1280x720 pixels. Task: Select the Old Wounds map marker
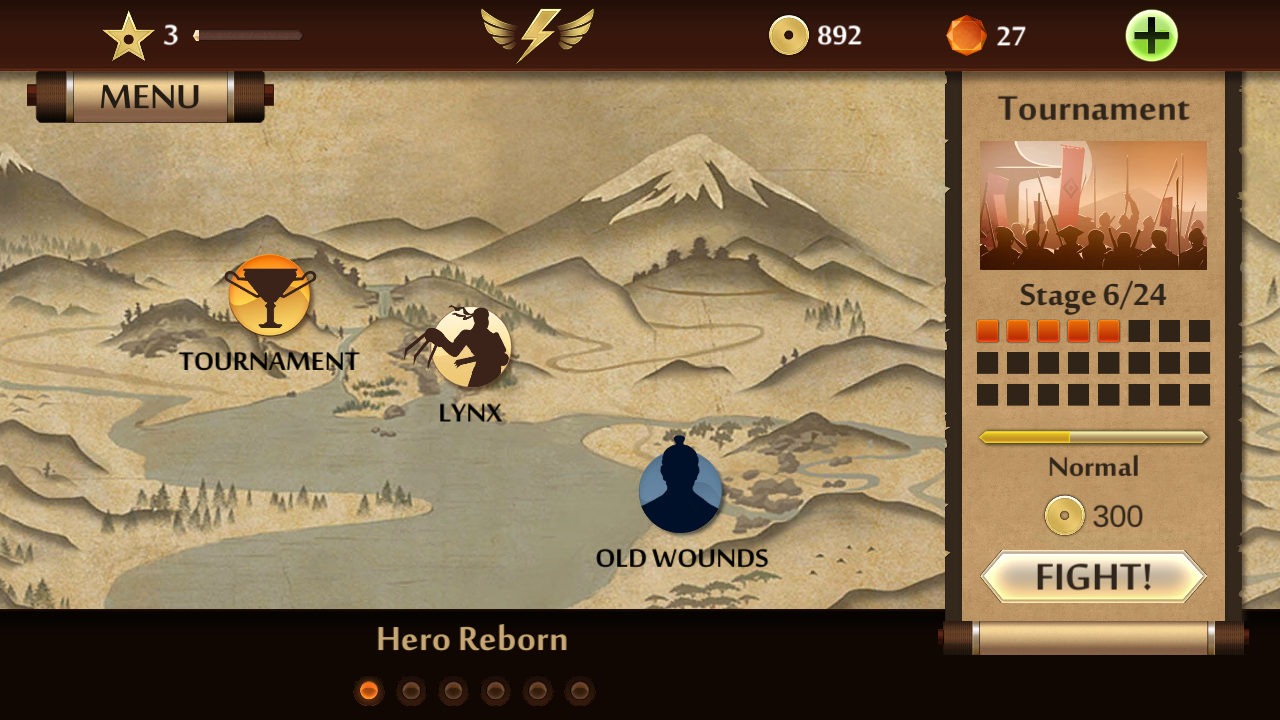680,492
